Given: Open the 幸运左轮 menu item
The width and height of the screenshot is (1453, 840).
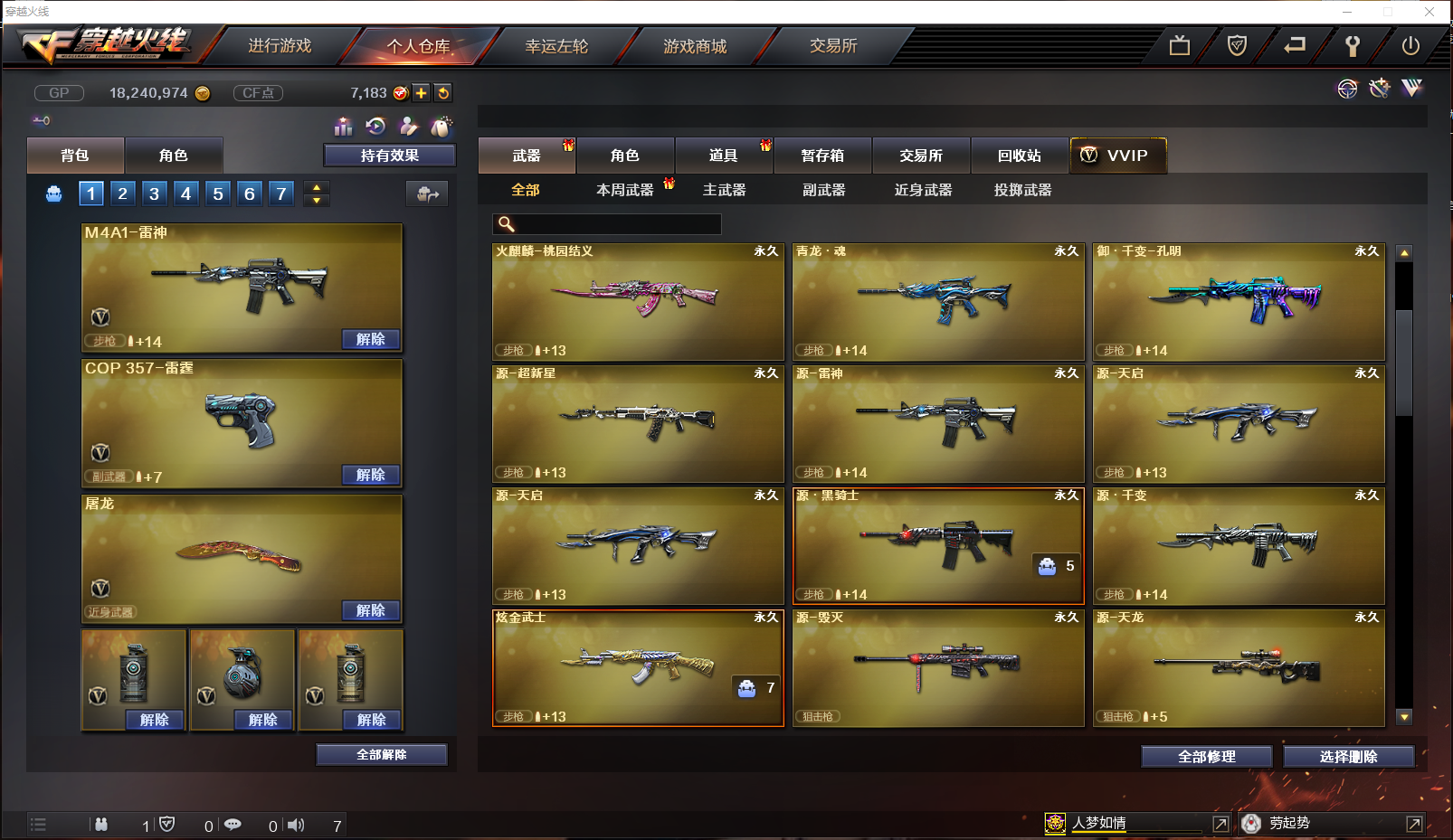Looking at the screenshot, I should tap(558, 45).
